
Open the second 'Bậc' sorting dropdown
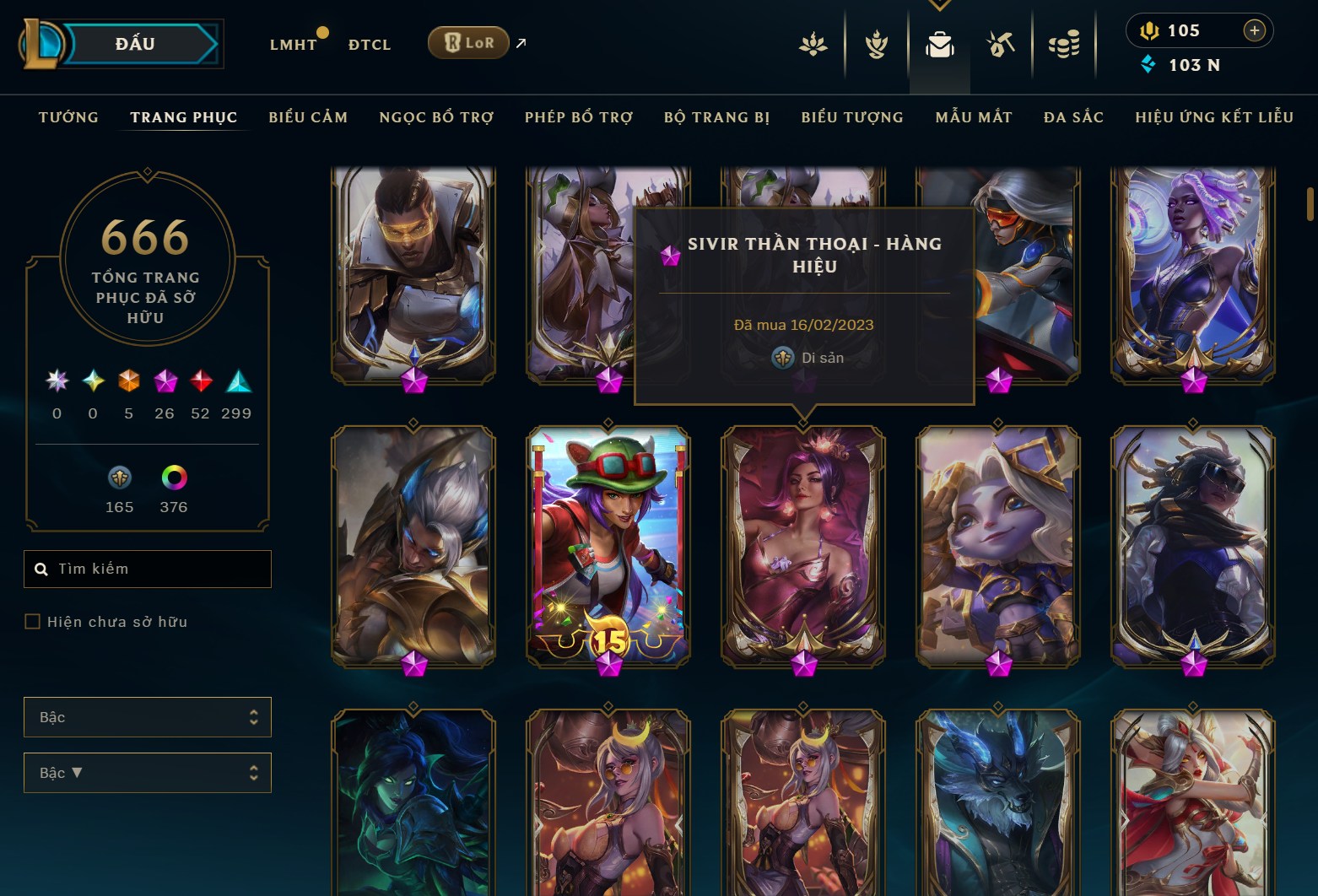[148, 772]
